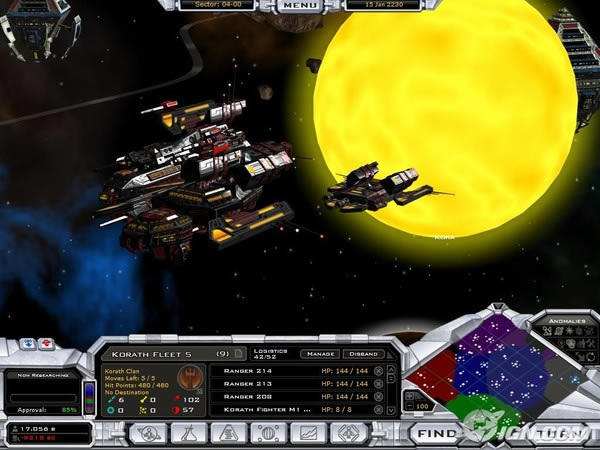The image size is (600, 450).
Task: Click the Find button
Action: [437, 434]
